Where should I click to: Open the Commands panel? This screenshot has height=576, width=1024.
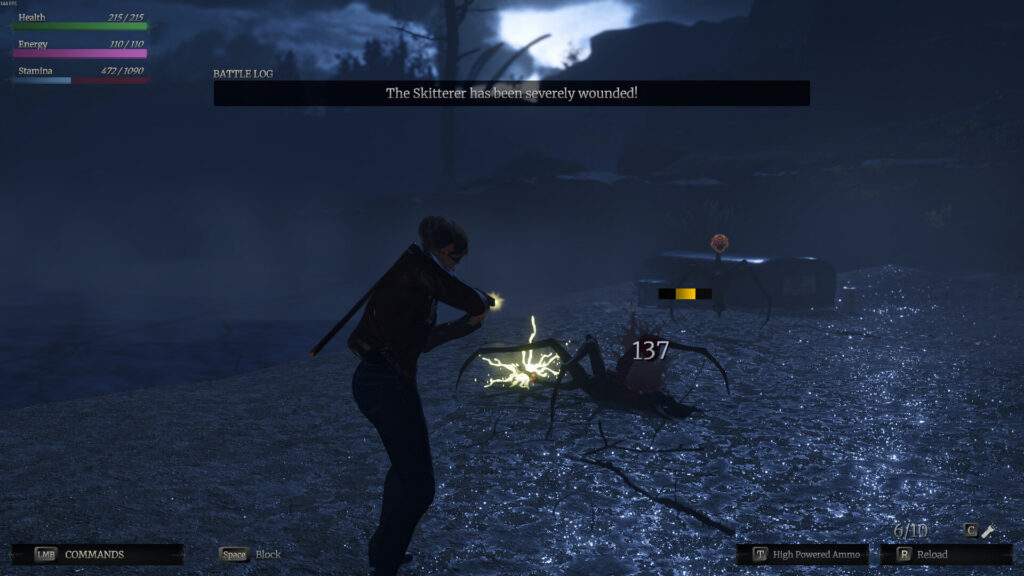tap(96, 554)
